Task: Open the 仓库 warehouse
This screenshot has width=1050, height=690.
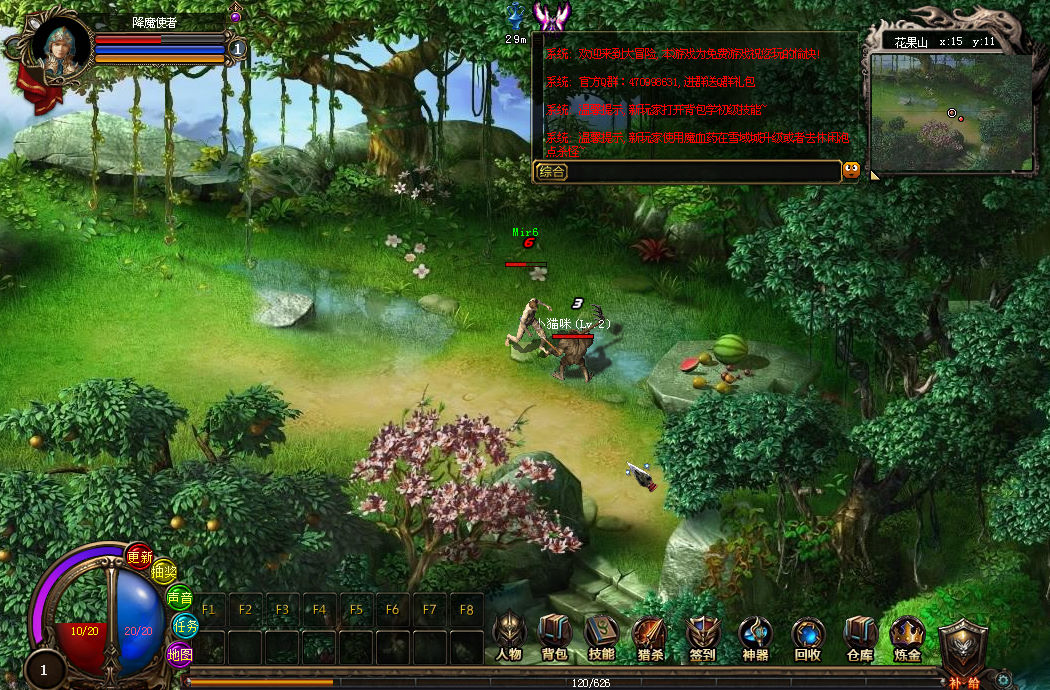Action: click(860, 634)
